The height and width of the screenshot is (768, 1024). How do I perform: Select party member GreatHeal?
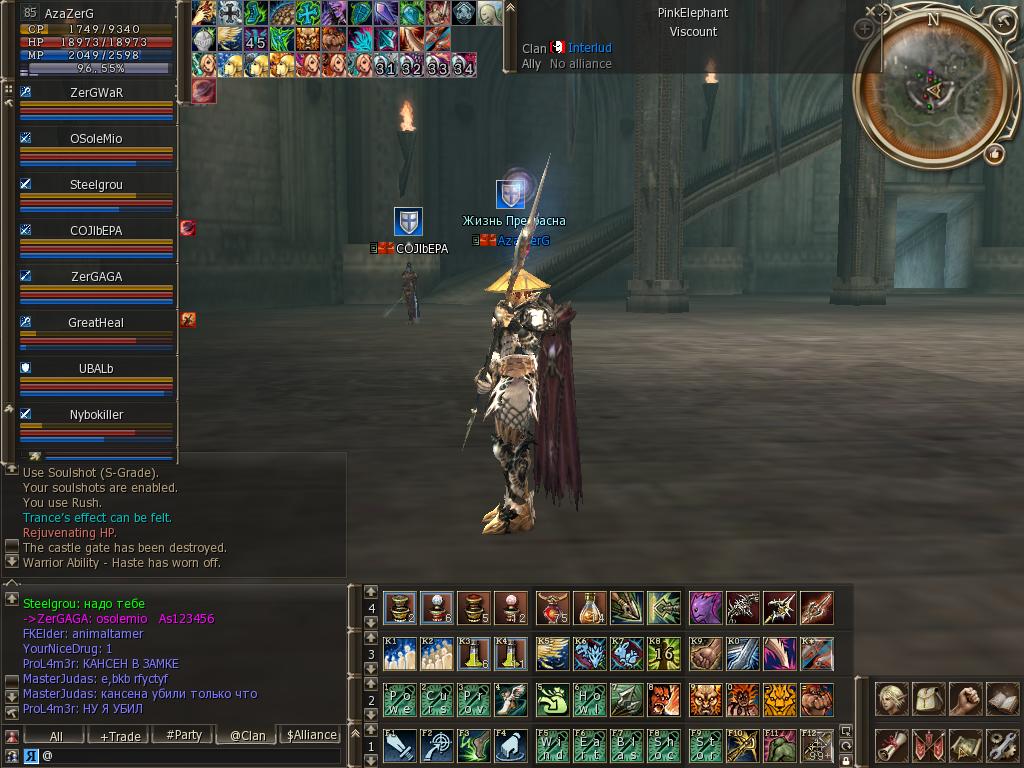click(96, 323)
